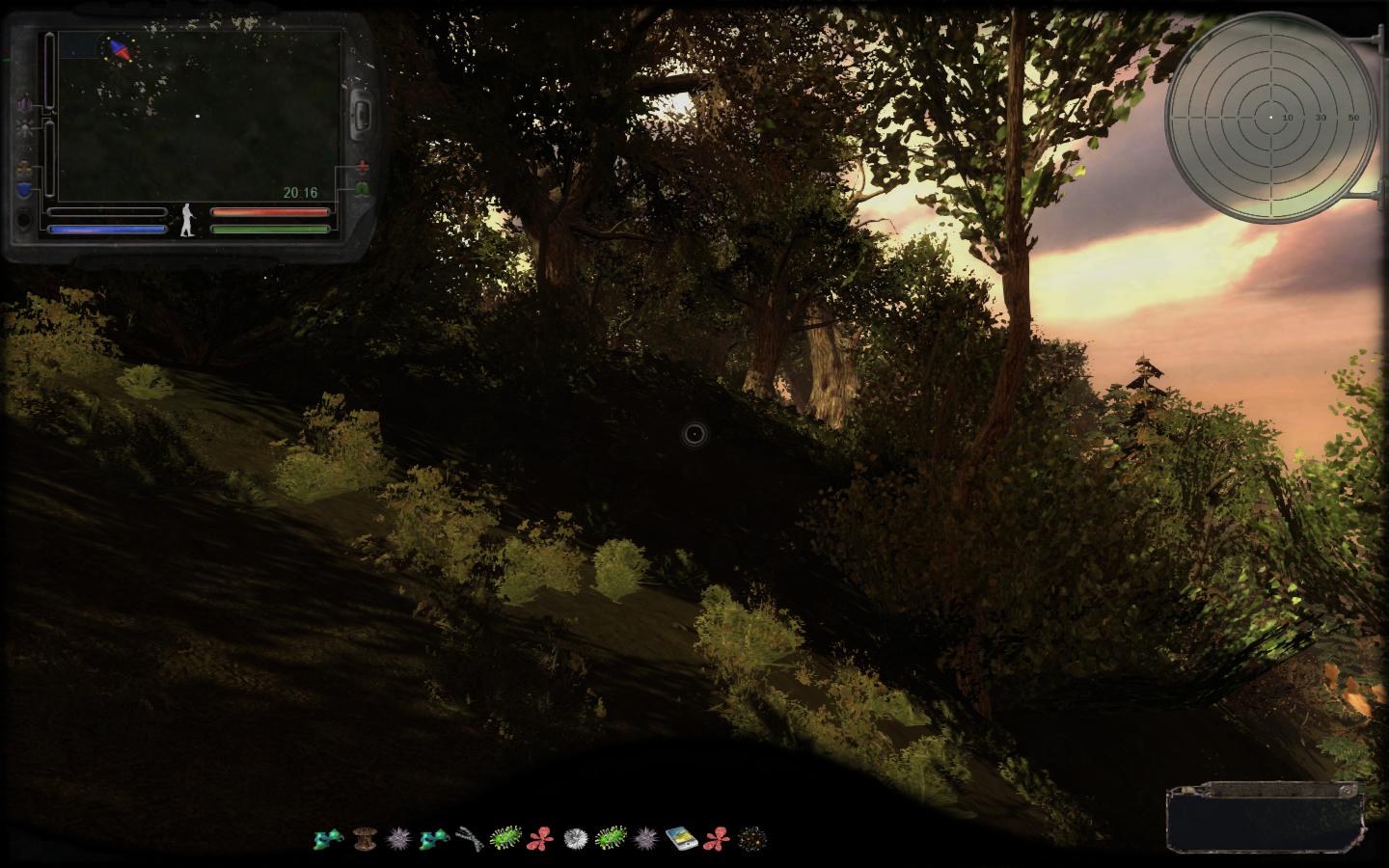The height and width of the screenshot is (868, 1389).
Task: Open the smartphone item in the hotbar
Action: coord(680,838)
